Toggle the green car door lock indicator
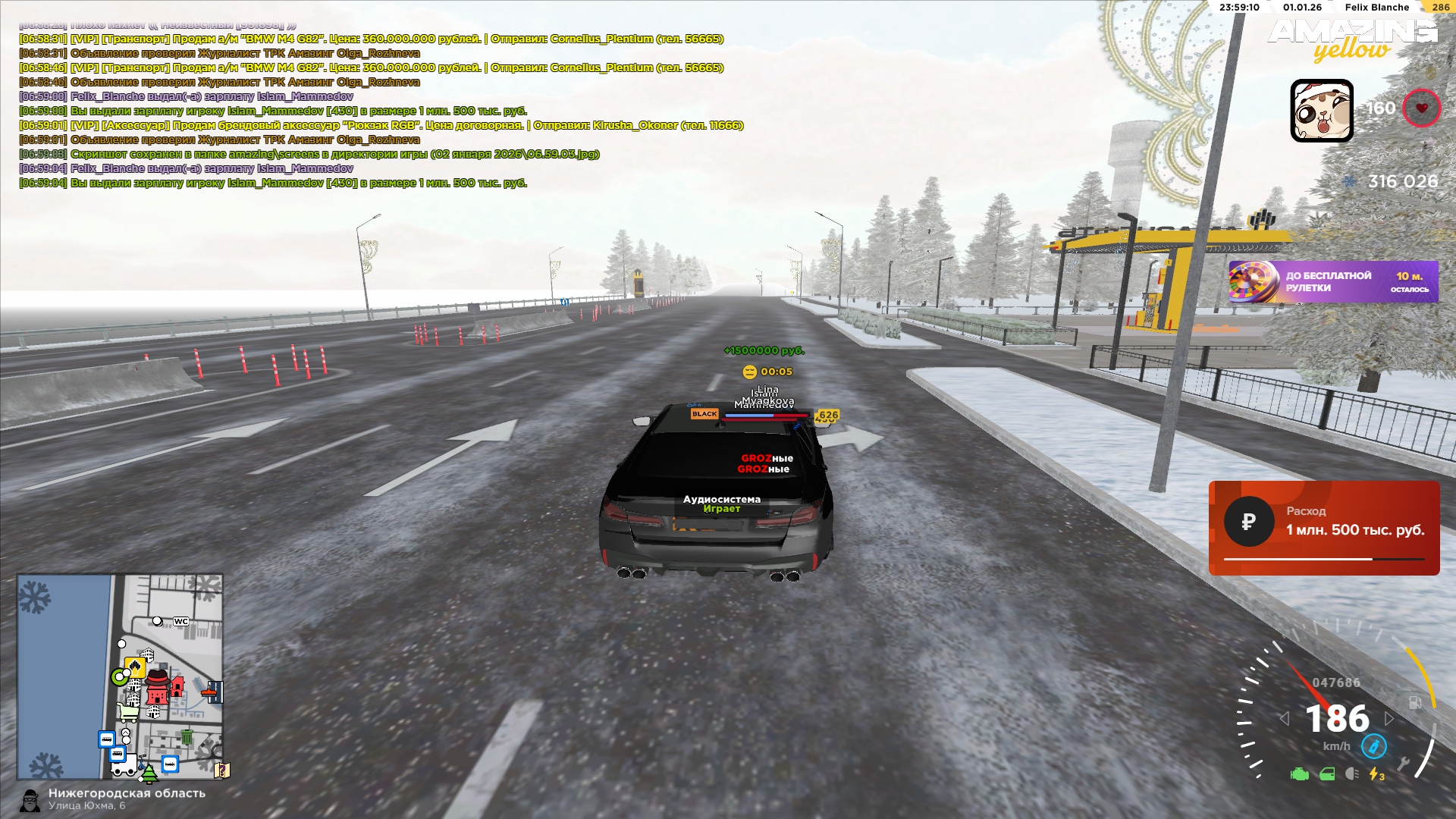 (x=1327, y=774)
